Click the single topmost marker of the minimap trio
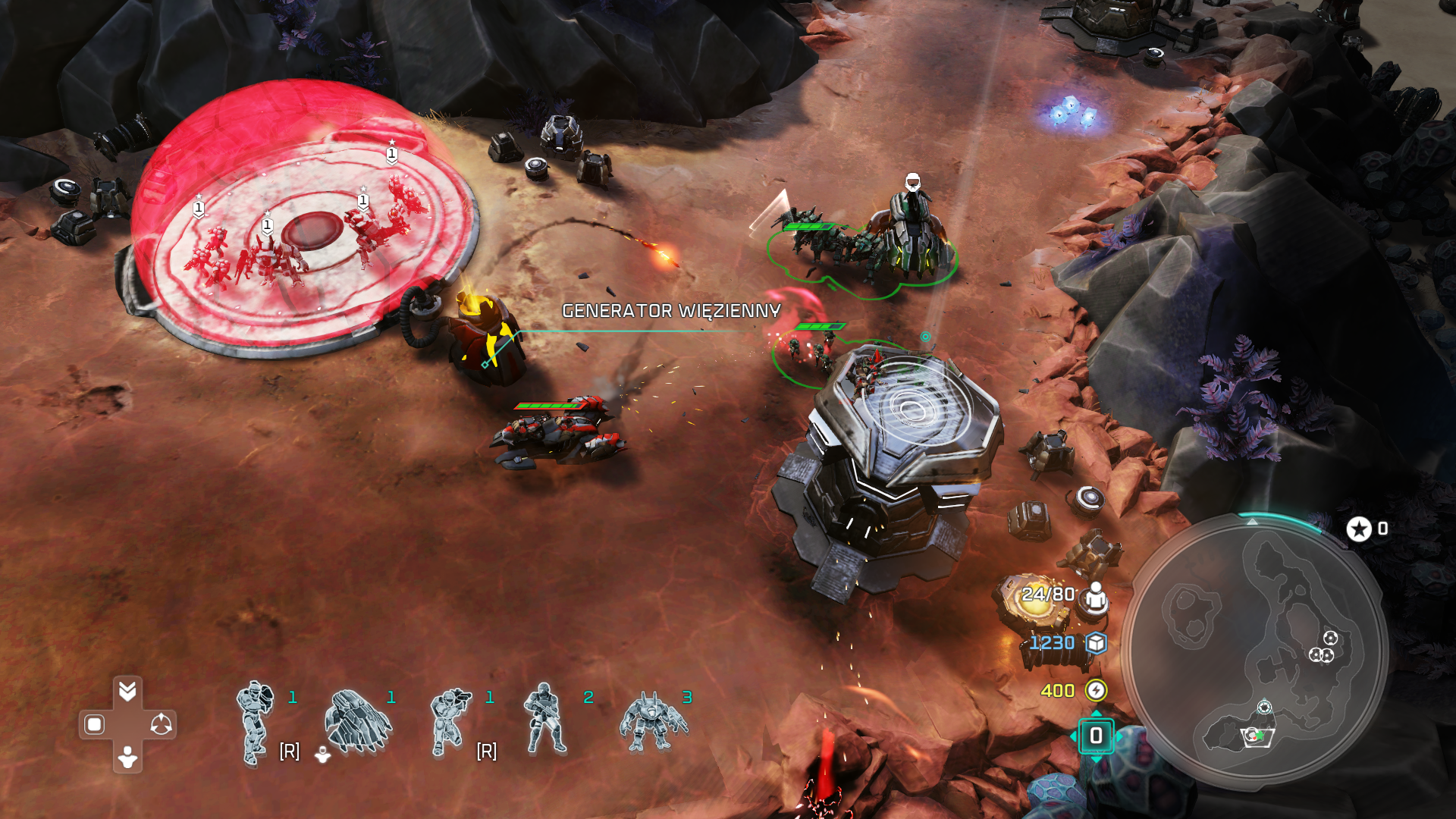Image resolution: width=1456 pixels, height=819 pixels. coord(1330,638)
